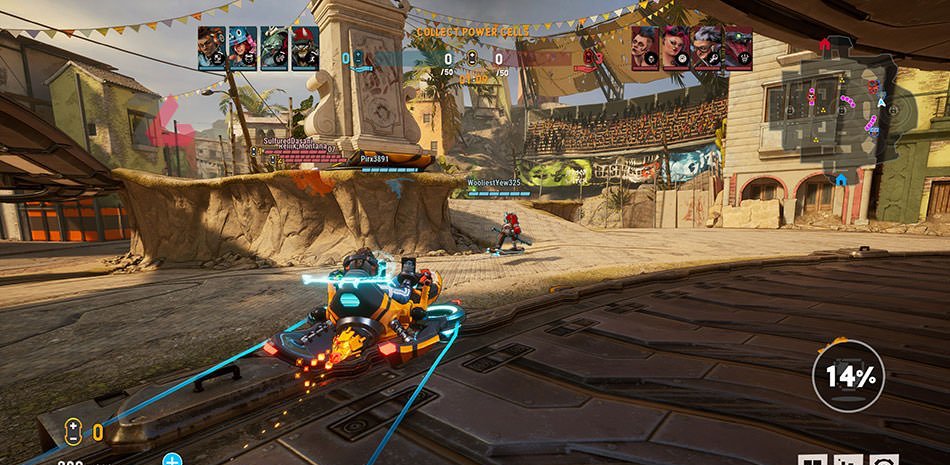Choose the green creature teammate portrait
This screenshot has width=950, height=465.
(x=273, y=47)
